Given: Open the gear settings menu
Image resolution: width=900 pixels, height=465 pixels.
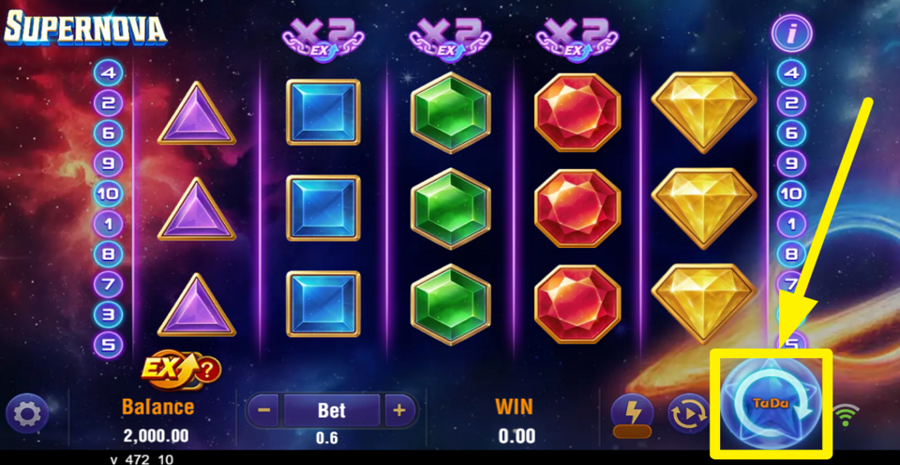Looking at the screenshot, I should pyautogui.click(x=27, y=412).
